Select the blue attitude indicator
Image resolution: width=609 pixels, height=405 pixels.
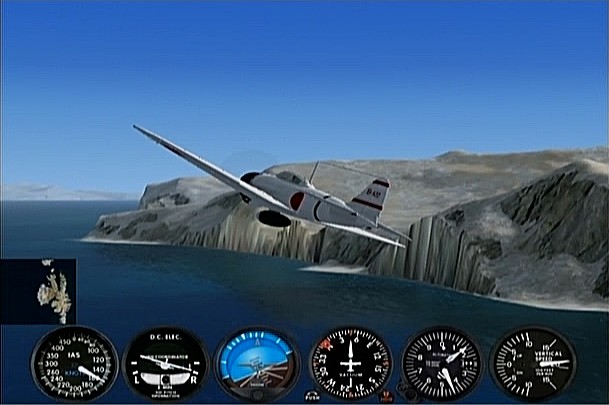257,364
